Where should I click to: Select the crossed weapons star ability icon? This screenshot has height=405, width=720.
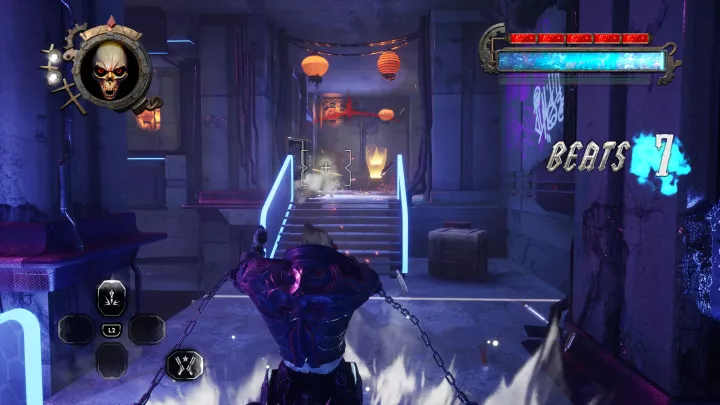click(x=185, y=364)
